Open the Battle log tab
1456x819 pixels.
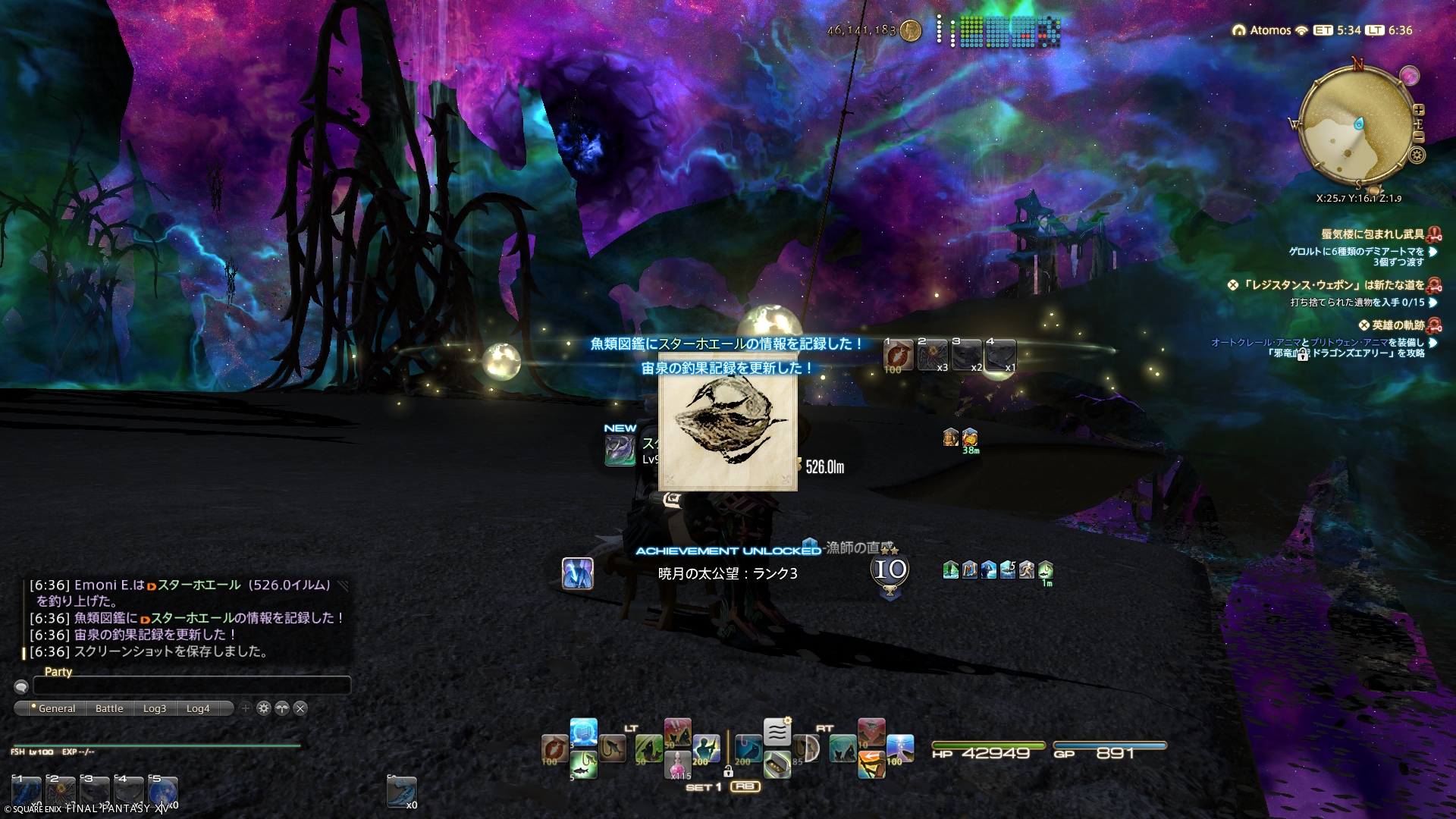(109, 708)
